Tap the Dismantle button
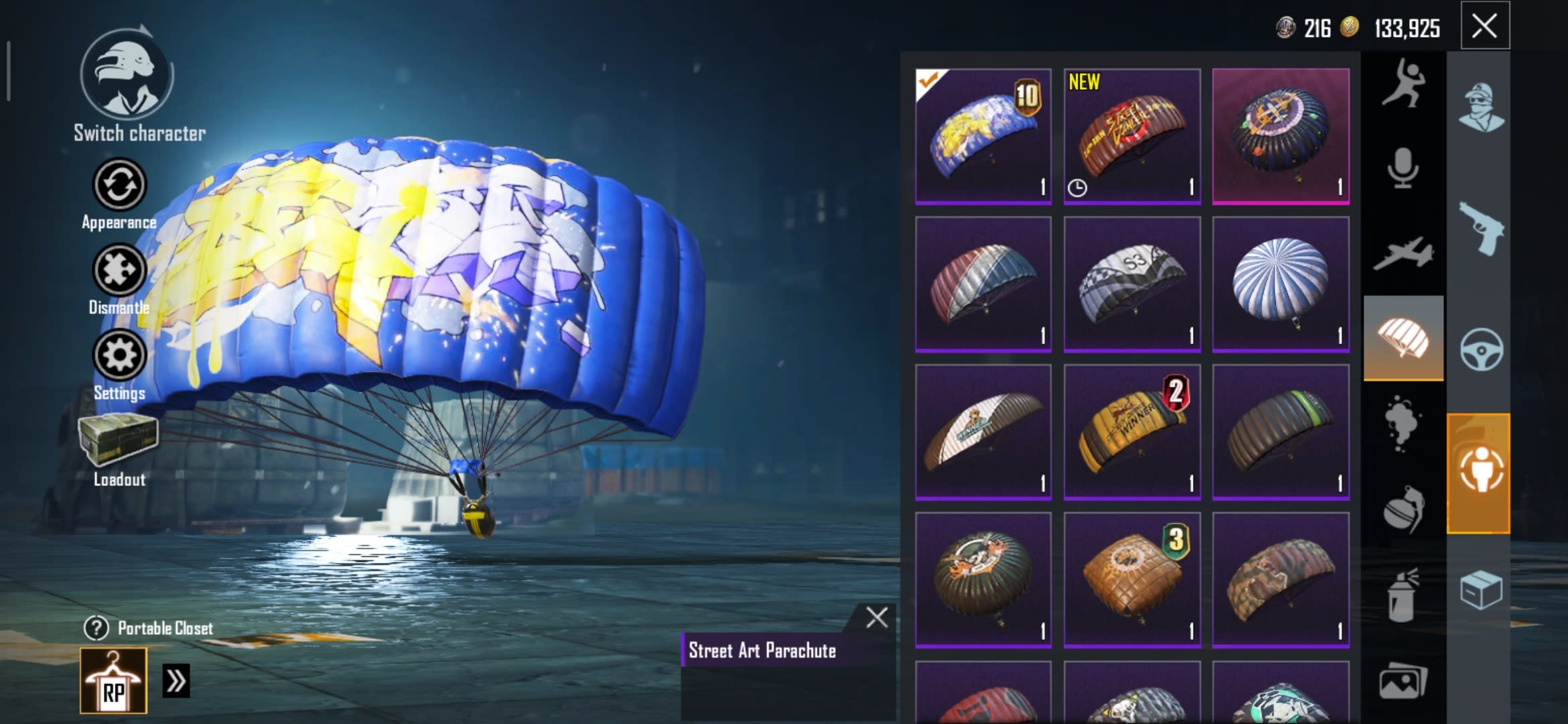Screen dimensions: 1568x724 [x=119, y=271]
